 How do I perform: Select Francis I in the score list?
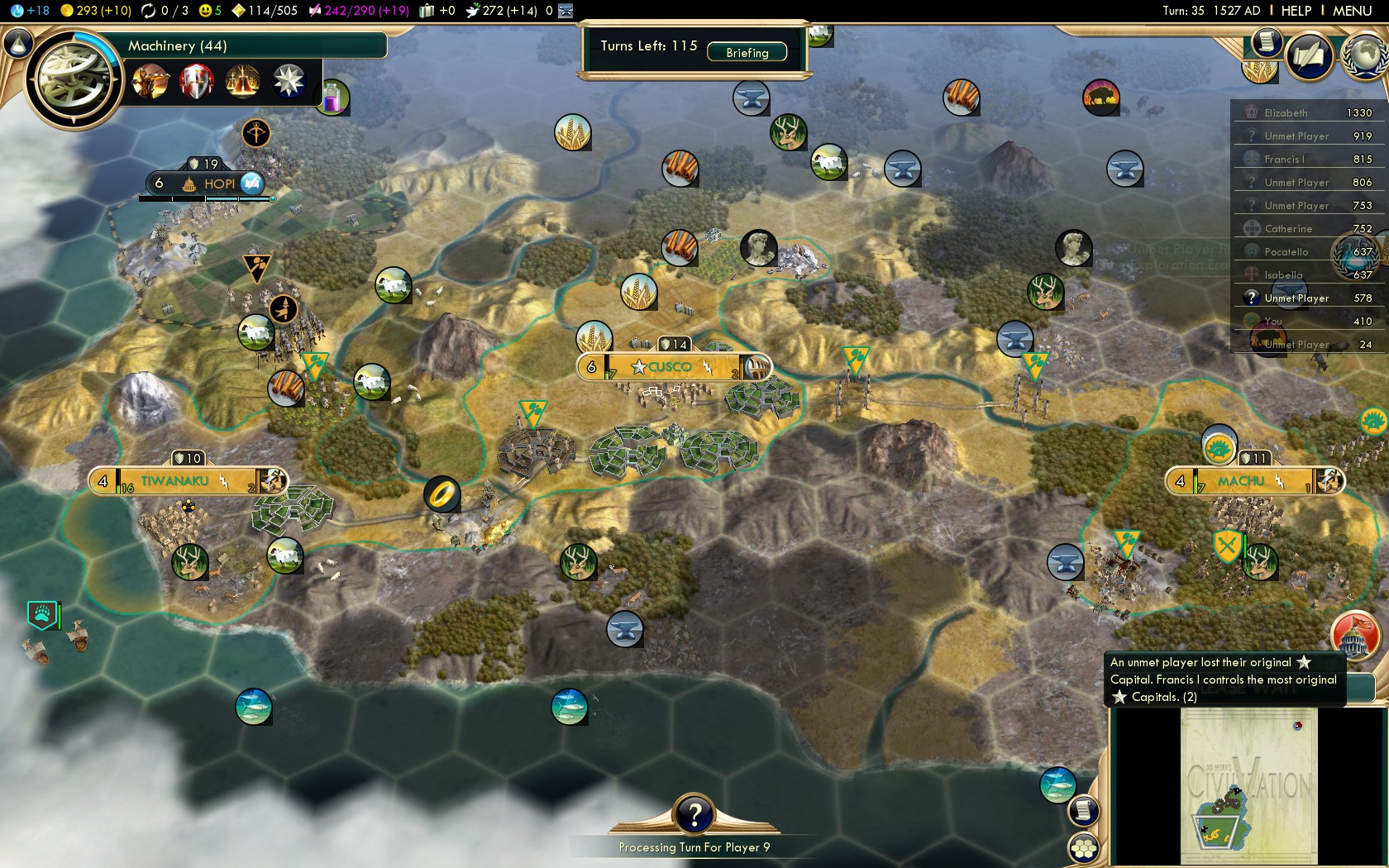pos(1284,159)
